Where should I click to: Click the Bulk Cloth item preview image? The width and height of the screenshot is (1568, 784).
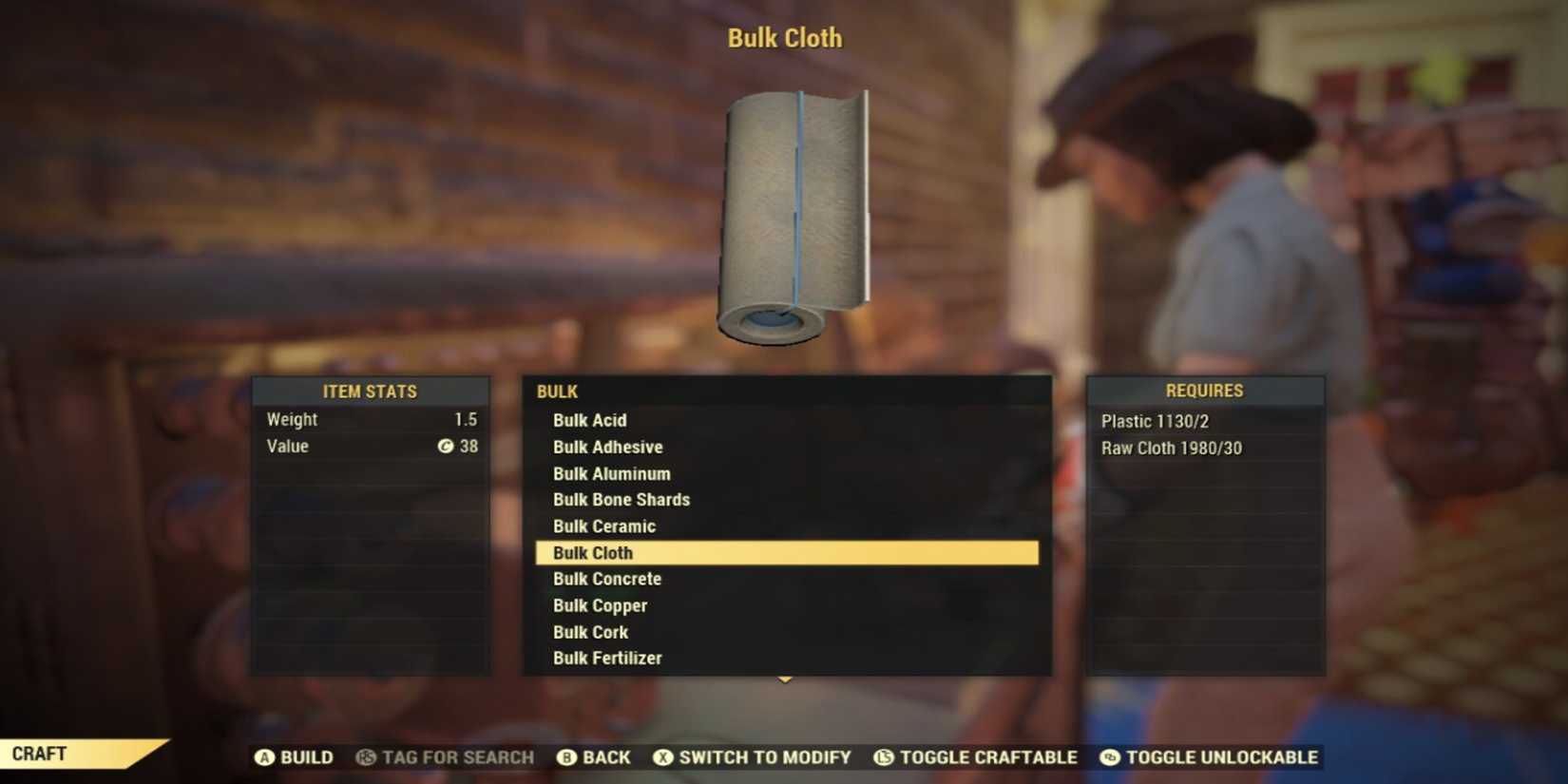click(x=796, y=214)
